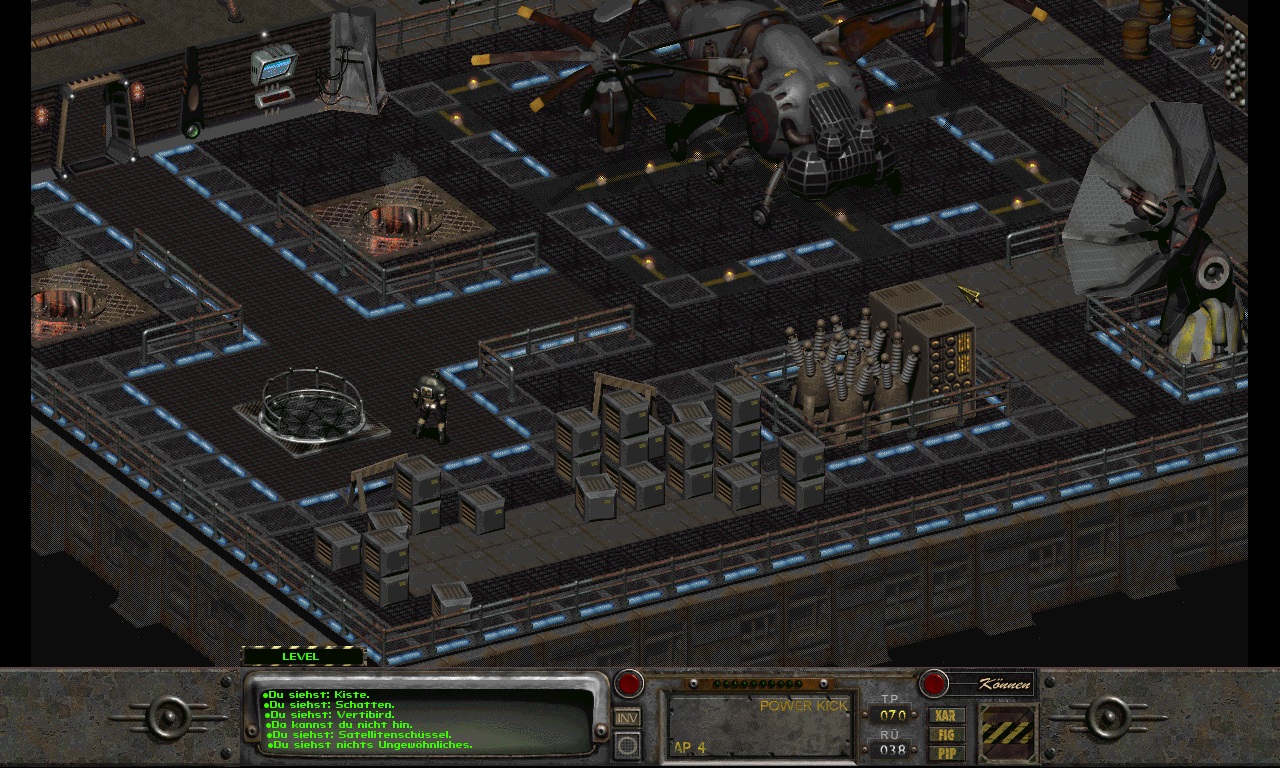Click the red weapon-switch button

pos(628,684)
